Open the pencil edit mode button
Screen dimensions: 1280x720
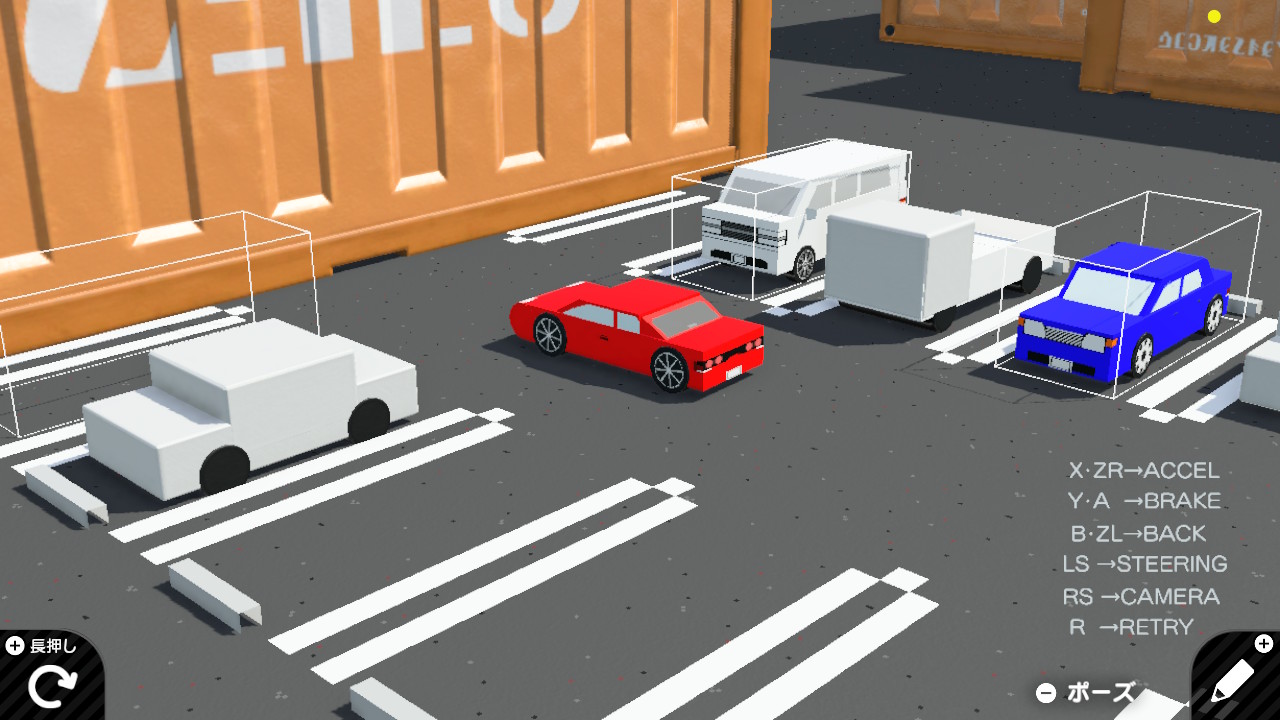pos(1232,683)
